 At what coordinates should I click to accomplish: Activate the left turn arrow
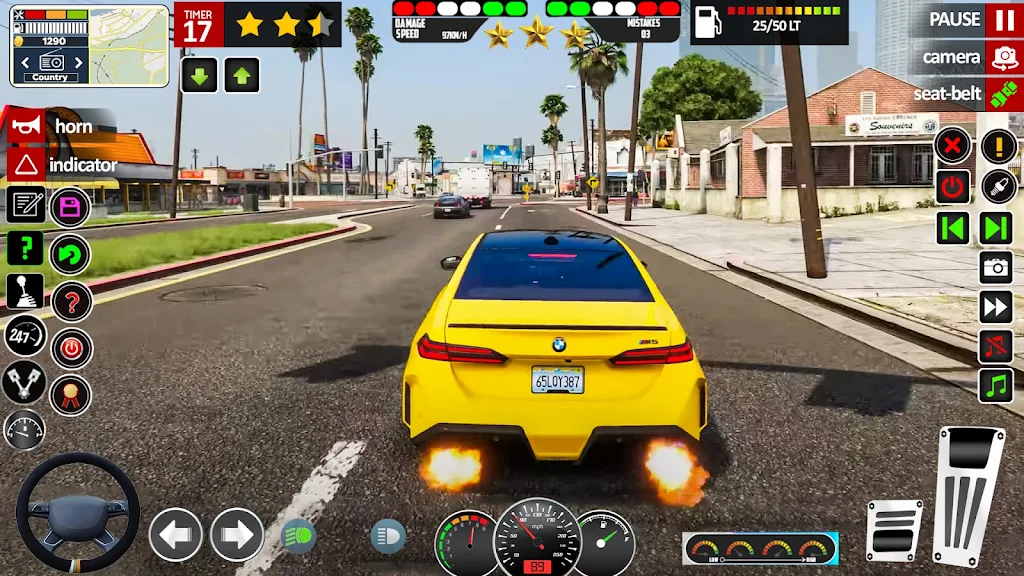pyautogui.click(x=175, y=534)
